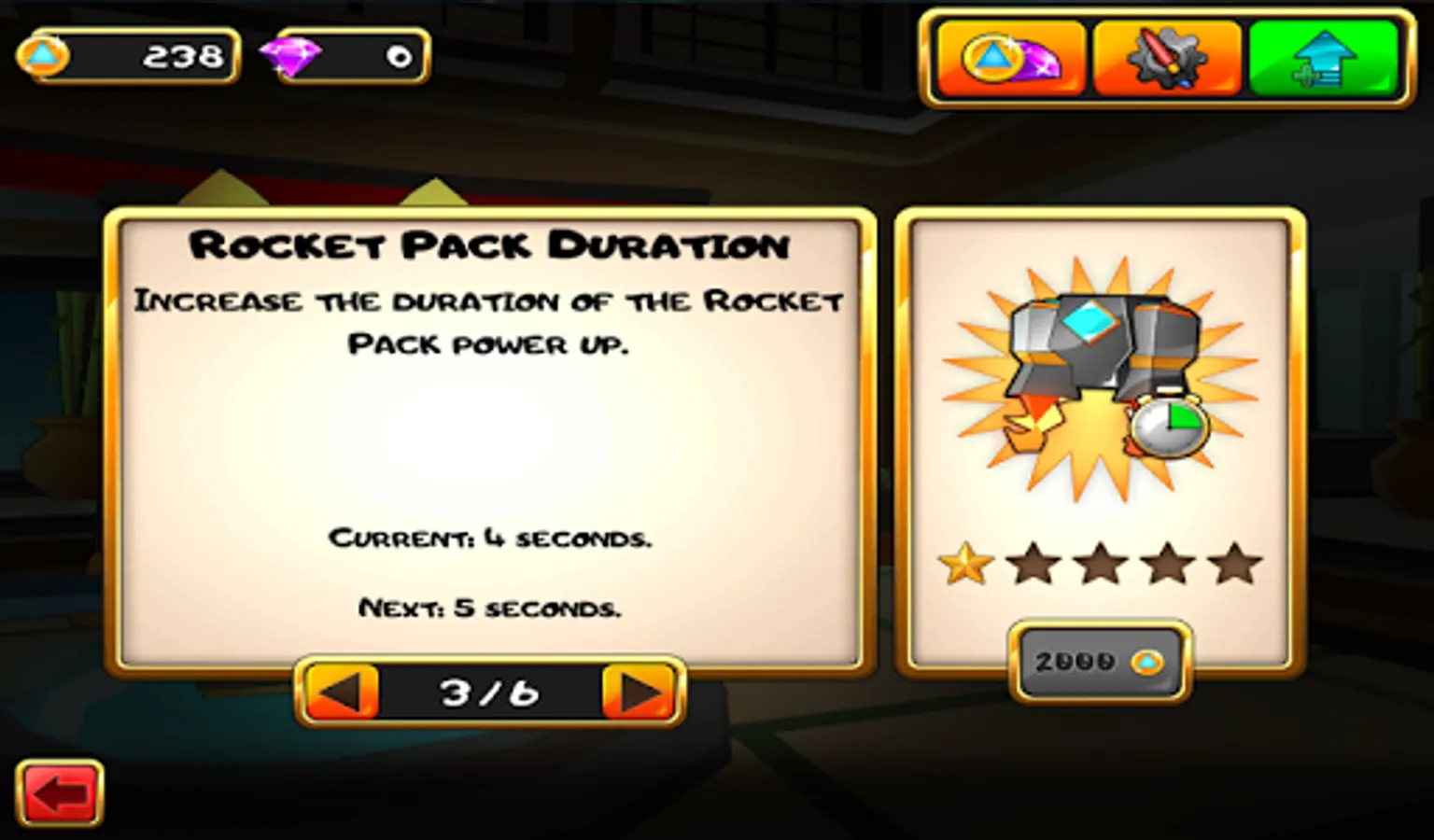Select the Rocket Pack power-up artwork

pos(1102,364)
